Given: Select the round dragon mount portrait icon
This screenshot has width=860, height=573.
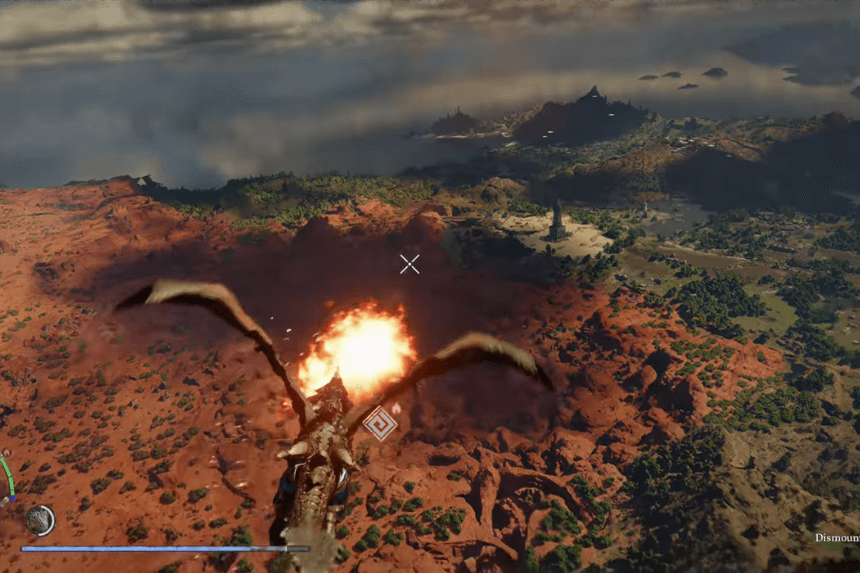Looking at the screenshot, I should (40, 520).
